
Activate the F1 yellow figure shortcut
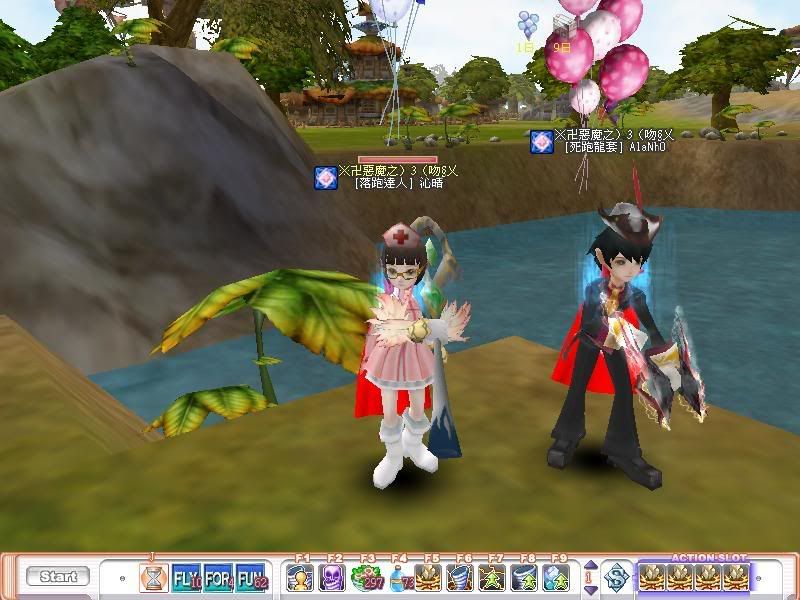(300, 577)
